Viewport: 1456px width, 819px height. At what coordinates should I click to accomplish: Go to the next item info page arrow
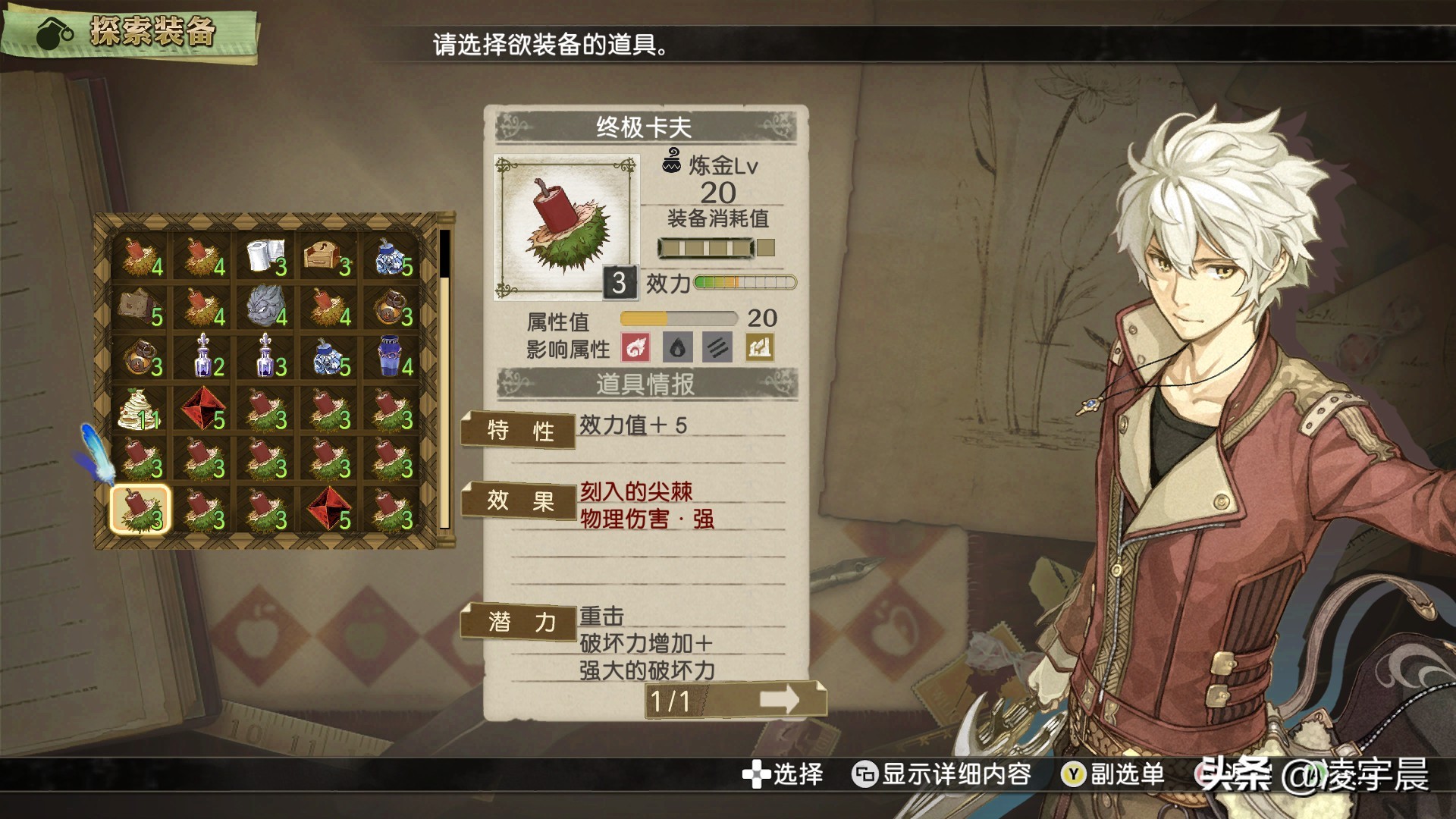[780, 699]
